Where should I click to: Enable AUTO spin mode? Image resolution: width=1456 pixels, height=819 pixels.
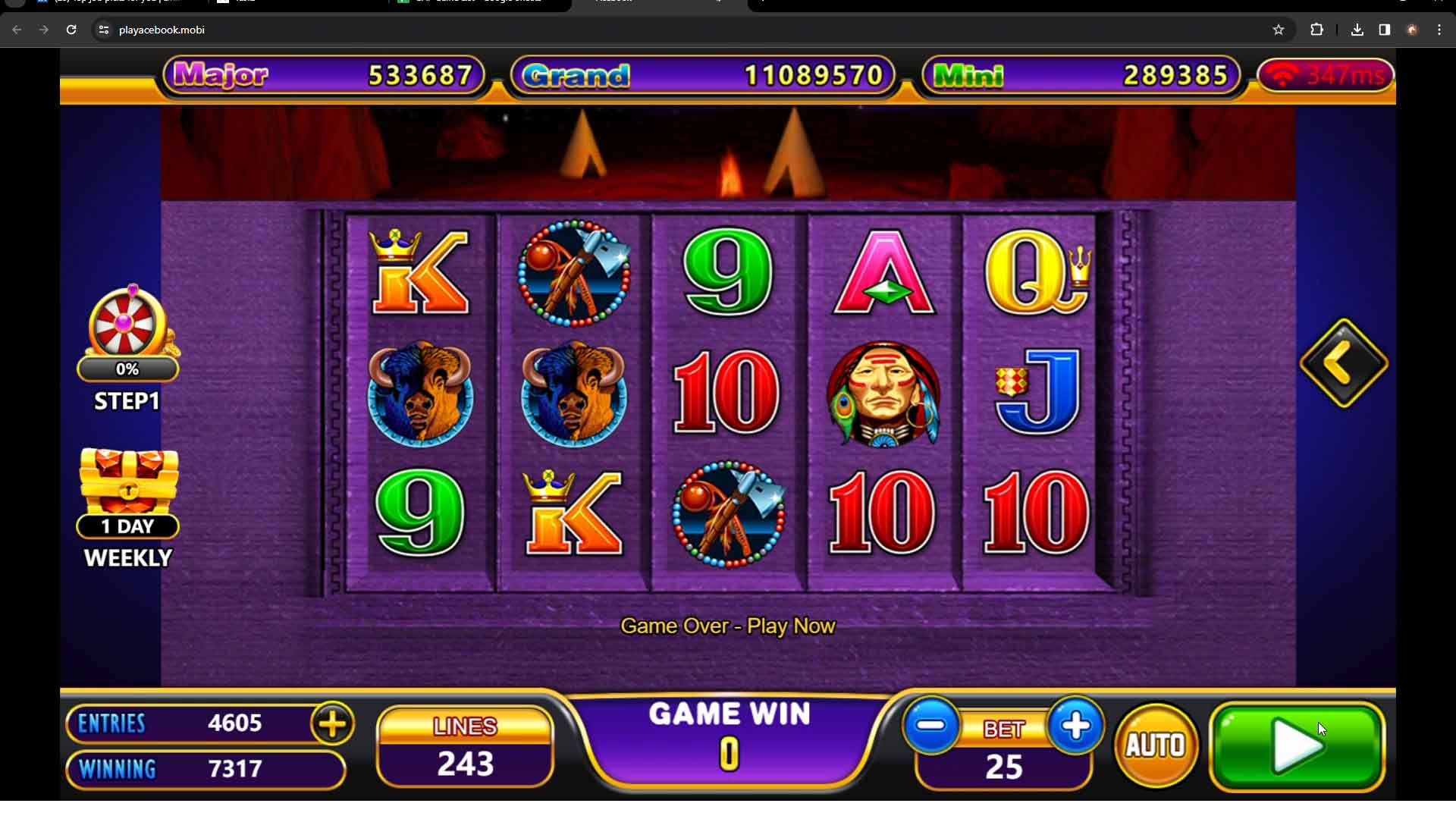pos(1155,745)
